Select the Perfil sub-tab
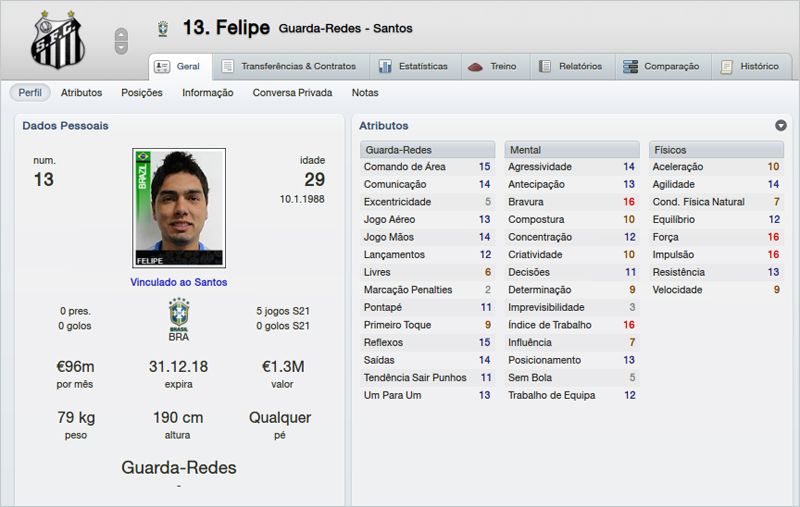Viewport: 800px width, 507px height. pos(30,93)
